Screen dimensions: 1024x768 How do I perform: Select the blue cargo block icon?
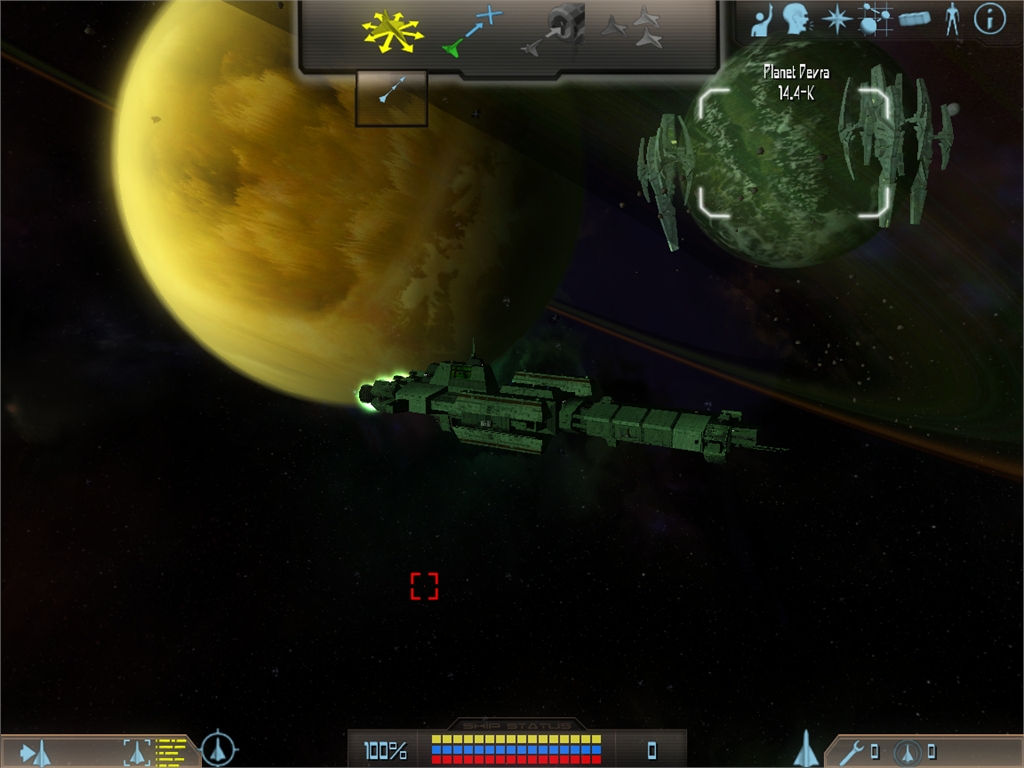(x=915, y=19)
